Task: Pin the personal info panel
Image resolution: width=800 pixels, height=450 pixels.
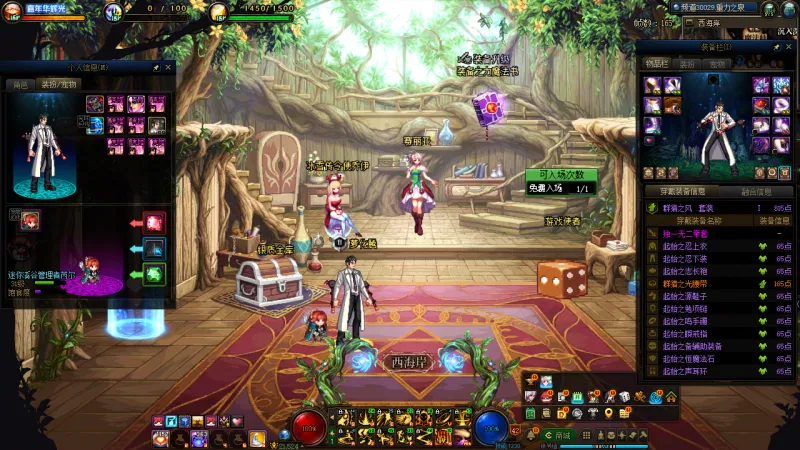Action: (x=156, y=68)
